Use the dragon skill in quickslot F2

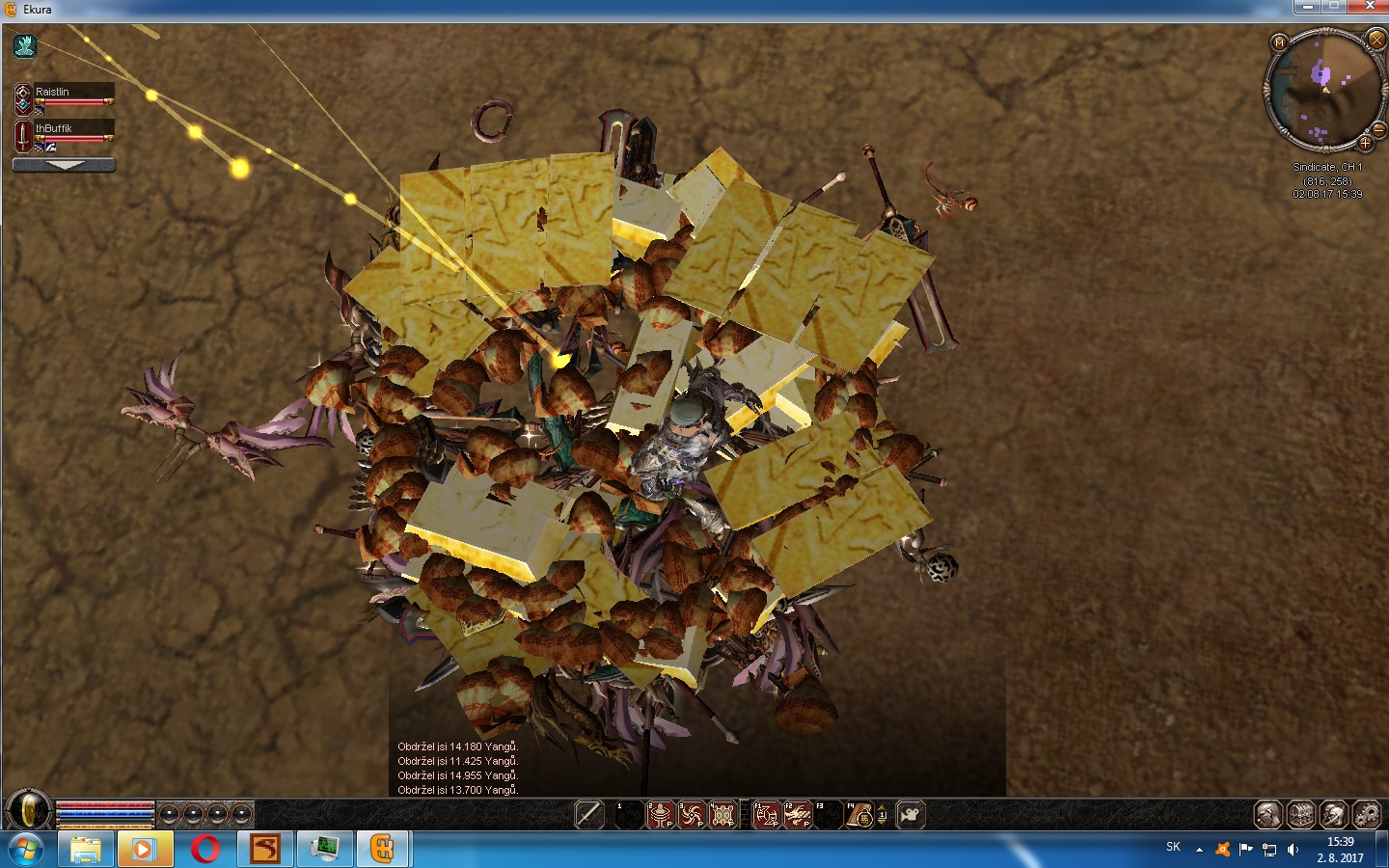coord(797,815)
